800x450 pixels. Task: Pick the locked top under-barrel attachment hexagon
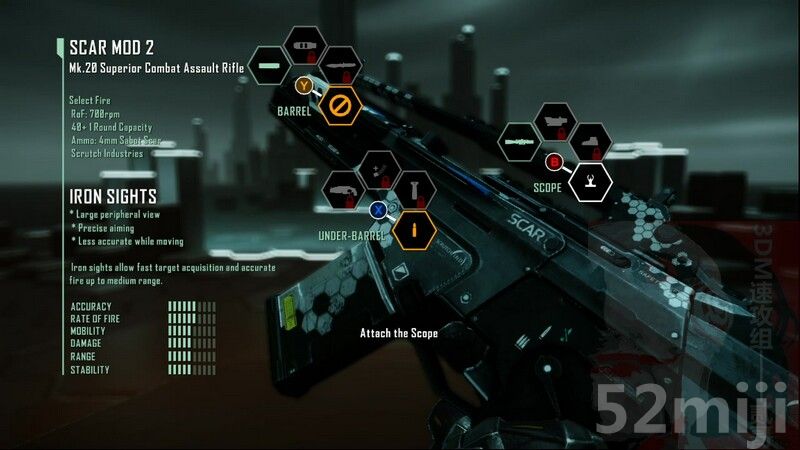tap(379, 169)
